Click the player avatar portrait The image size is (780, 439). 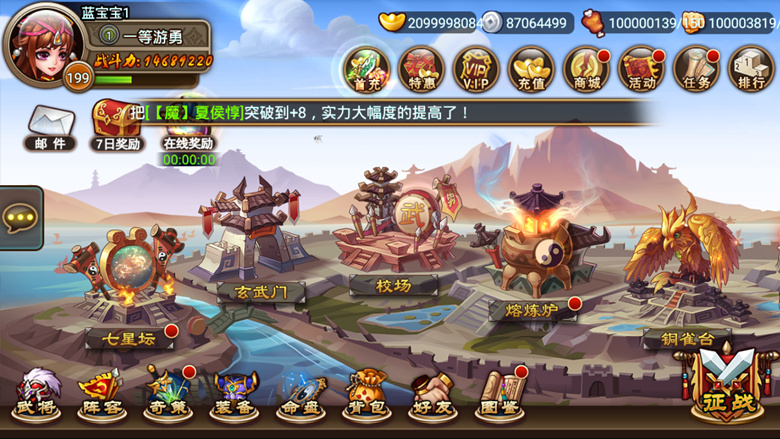(x=44, y=45)
